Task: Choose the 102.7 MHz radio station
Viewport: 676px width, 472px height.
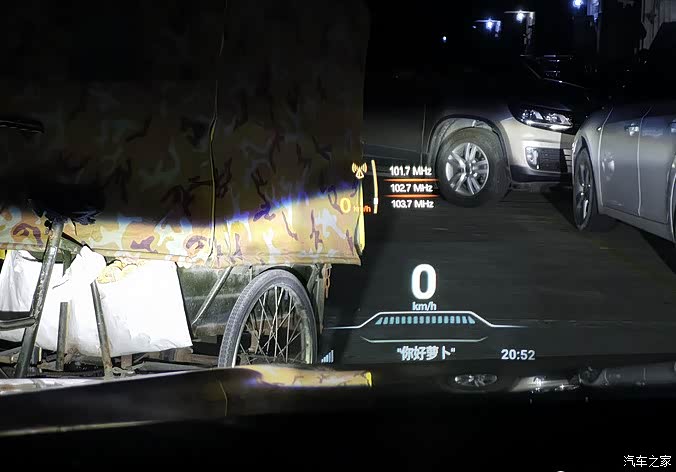Action: pos(410,187)
